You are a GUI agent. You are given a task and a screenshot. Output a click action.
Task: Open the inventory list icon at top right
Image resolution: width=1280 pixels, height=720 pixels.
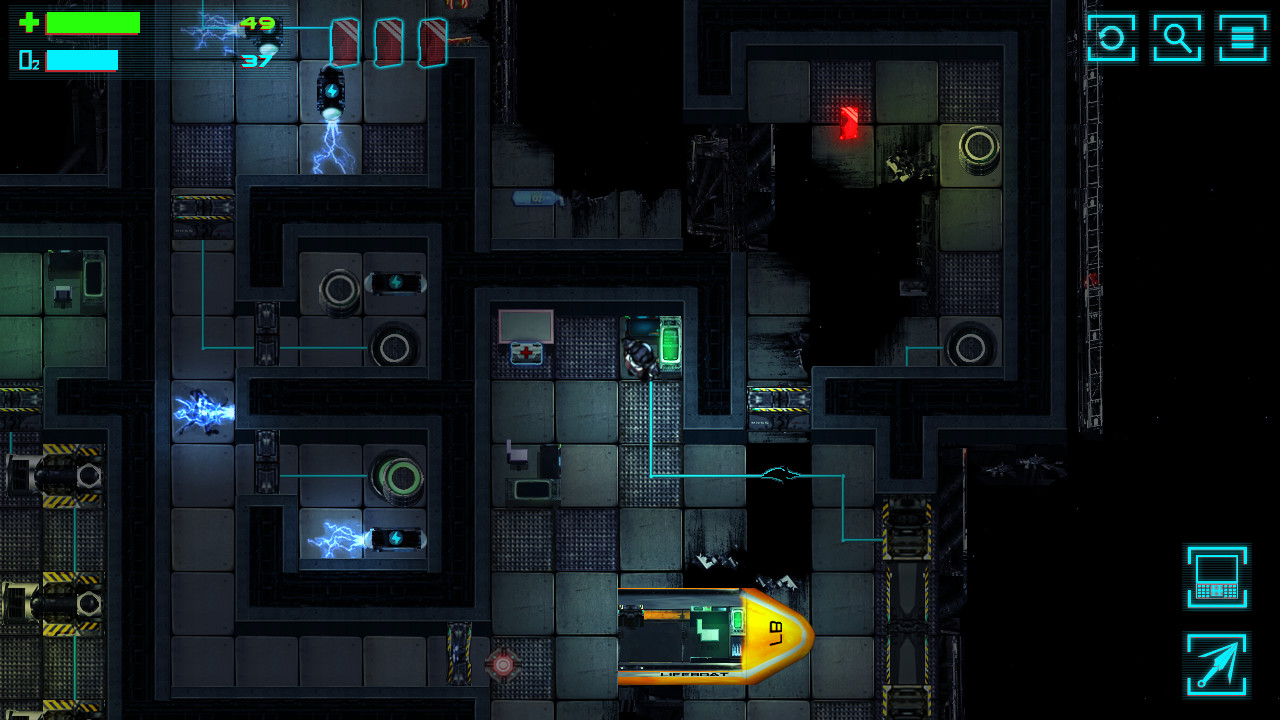pos(1243,37)
